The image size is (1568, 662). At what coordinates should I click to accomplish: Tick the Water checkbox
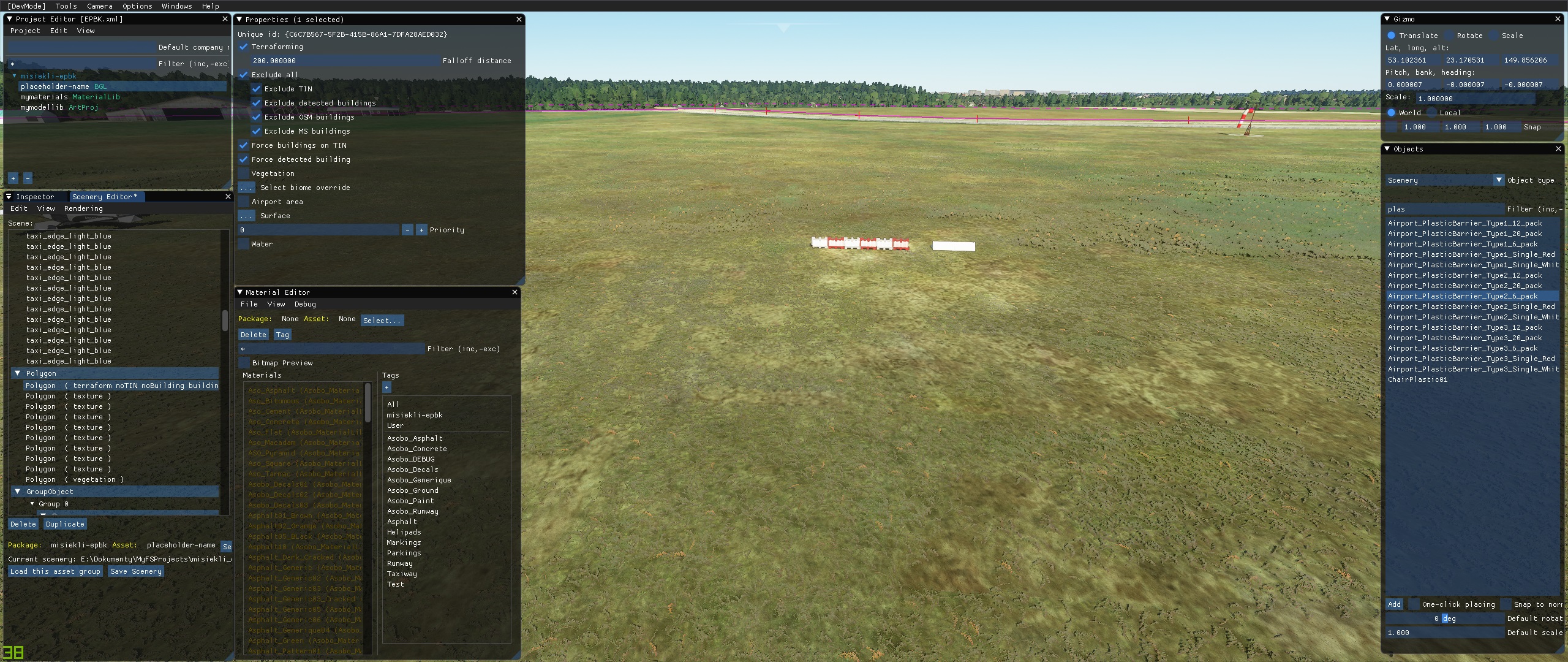tap(244, 244)
